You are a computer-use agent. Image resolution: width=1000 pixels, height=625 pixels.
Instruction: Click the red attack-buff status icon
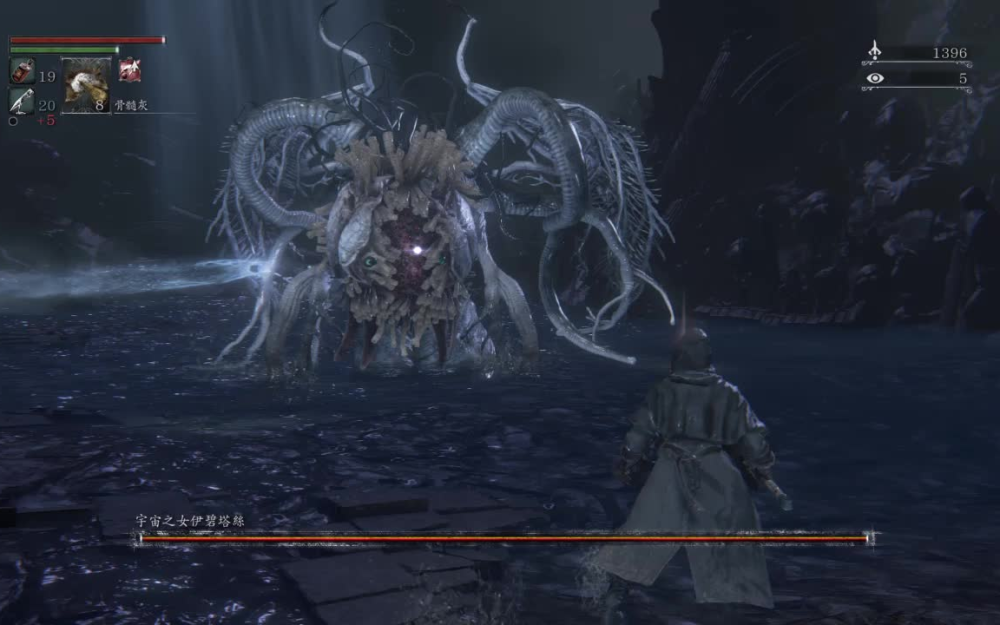point(130,70)
